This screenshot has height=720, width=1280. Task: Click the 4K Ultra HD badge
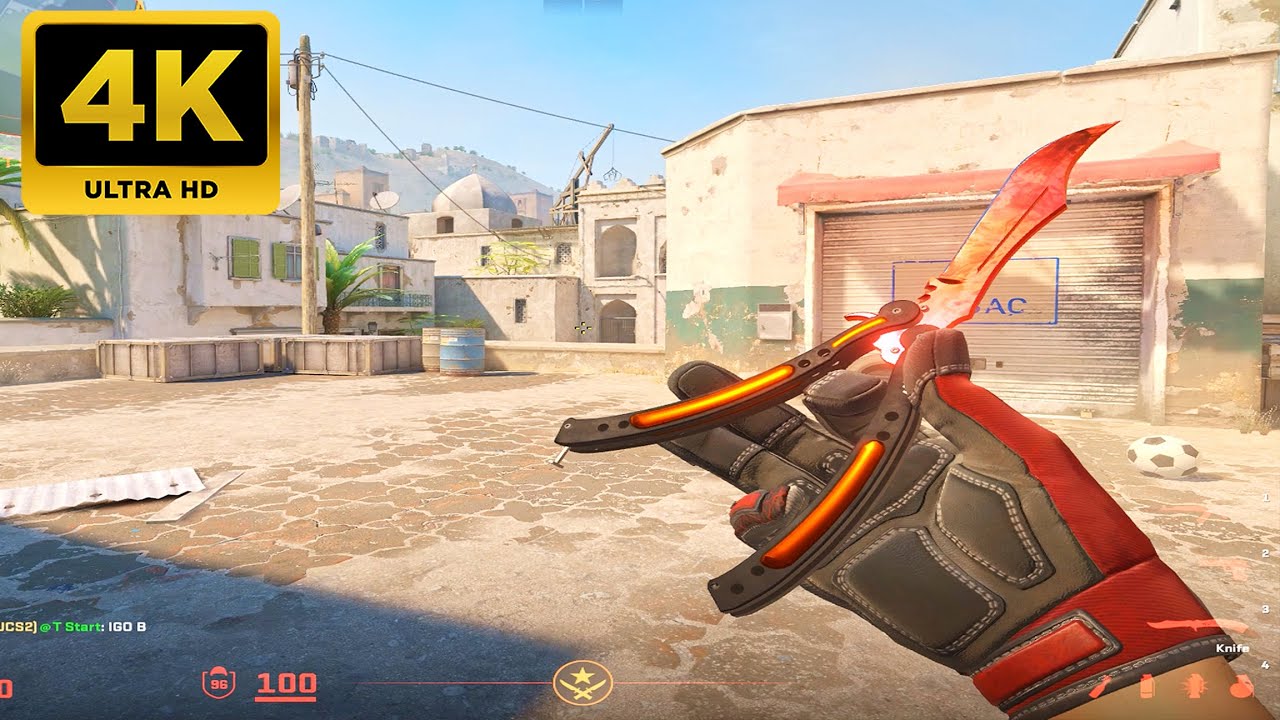[x=150, y=112]
